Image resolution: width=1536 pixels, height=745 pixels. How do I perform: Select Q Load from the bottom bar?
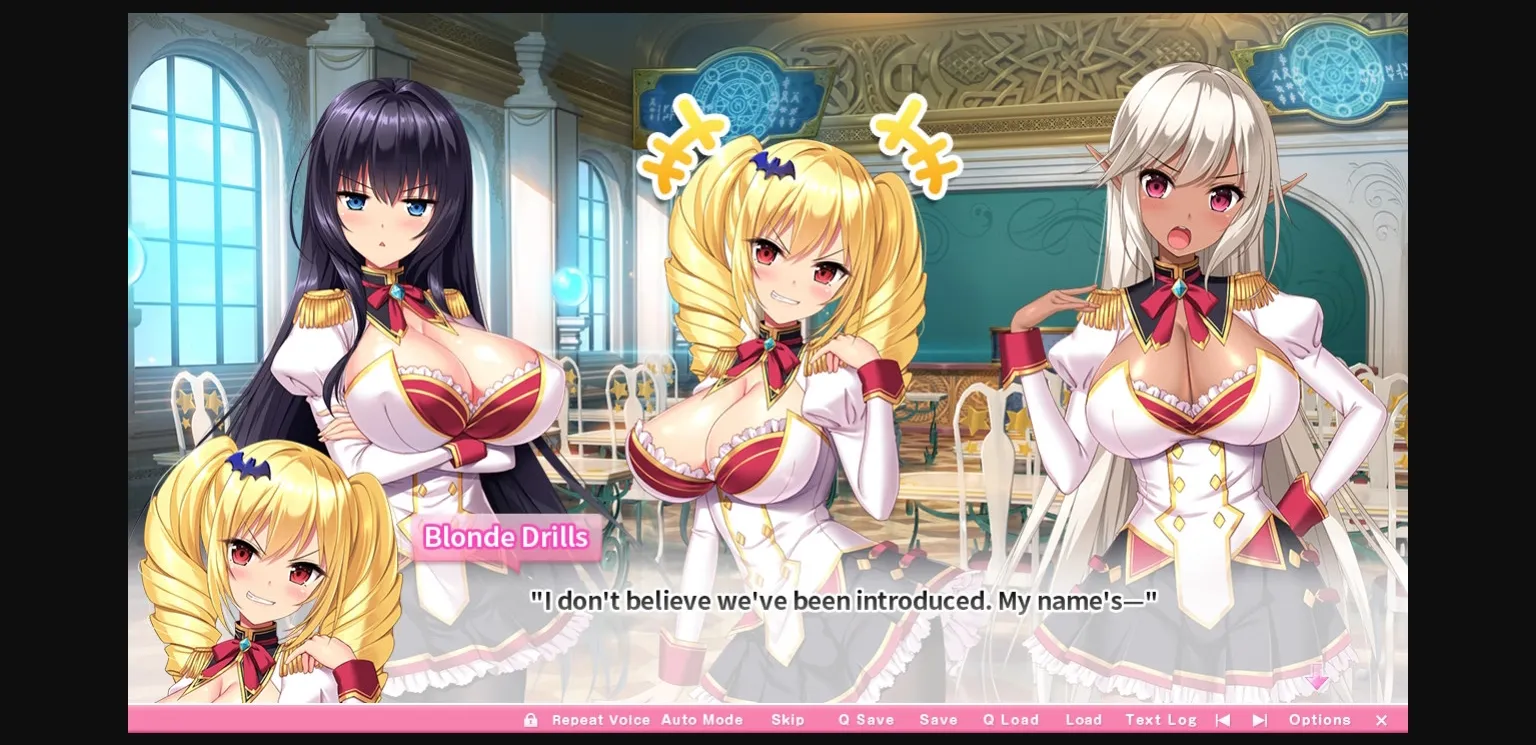click(x=1009, y=719)
